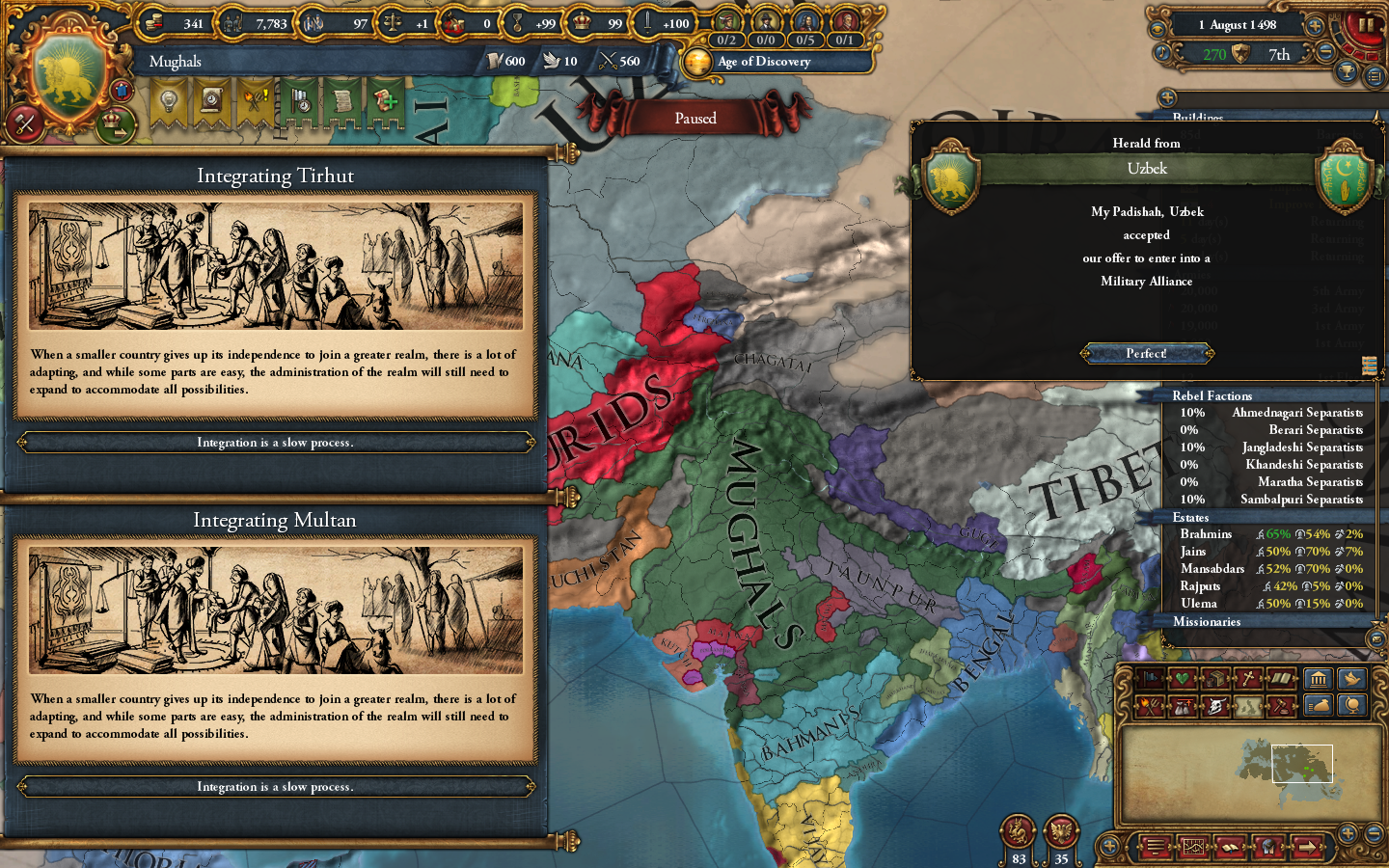Screen dimensions: 1389x868
Task: Switch to trade goods mapmode
Action: (1215, 678)
